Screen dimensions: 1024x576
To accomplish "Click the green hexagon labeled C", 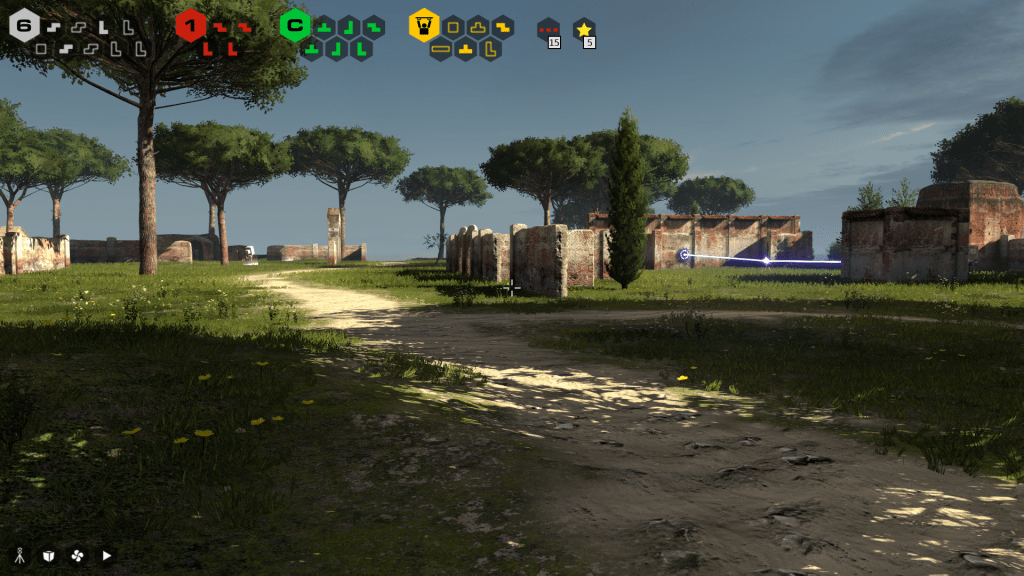I will [x=294, y=25].
